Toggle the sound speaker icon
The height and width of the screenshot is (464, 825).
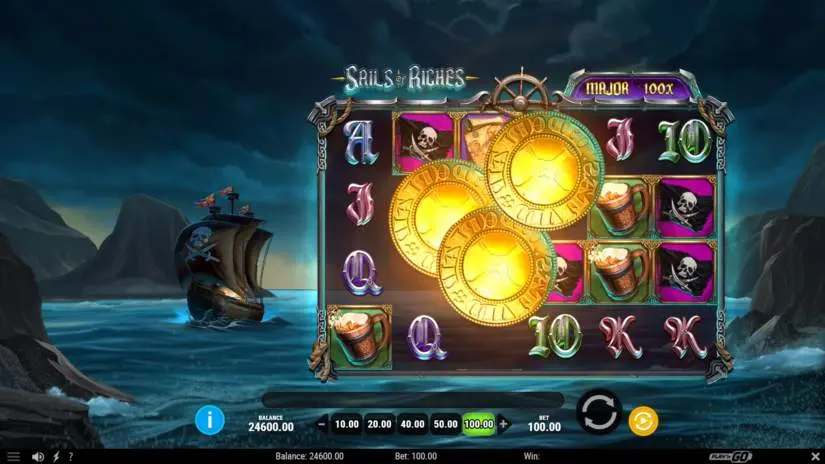[x=38, y=457]
